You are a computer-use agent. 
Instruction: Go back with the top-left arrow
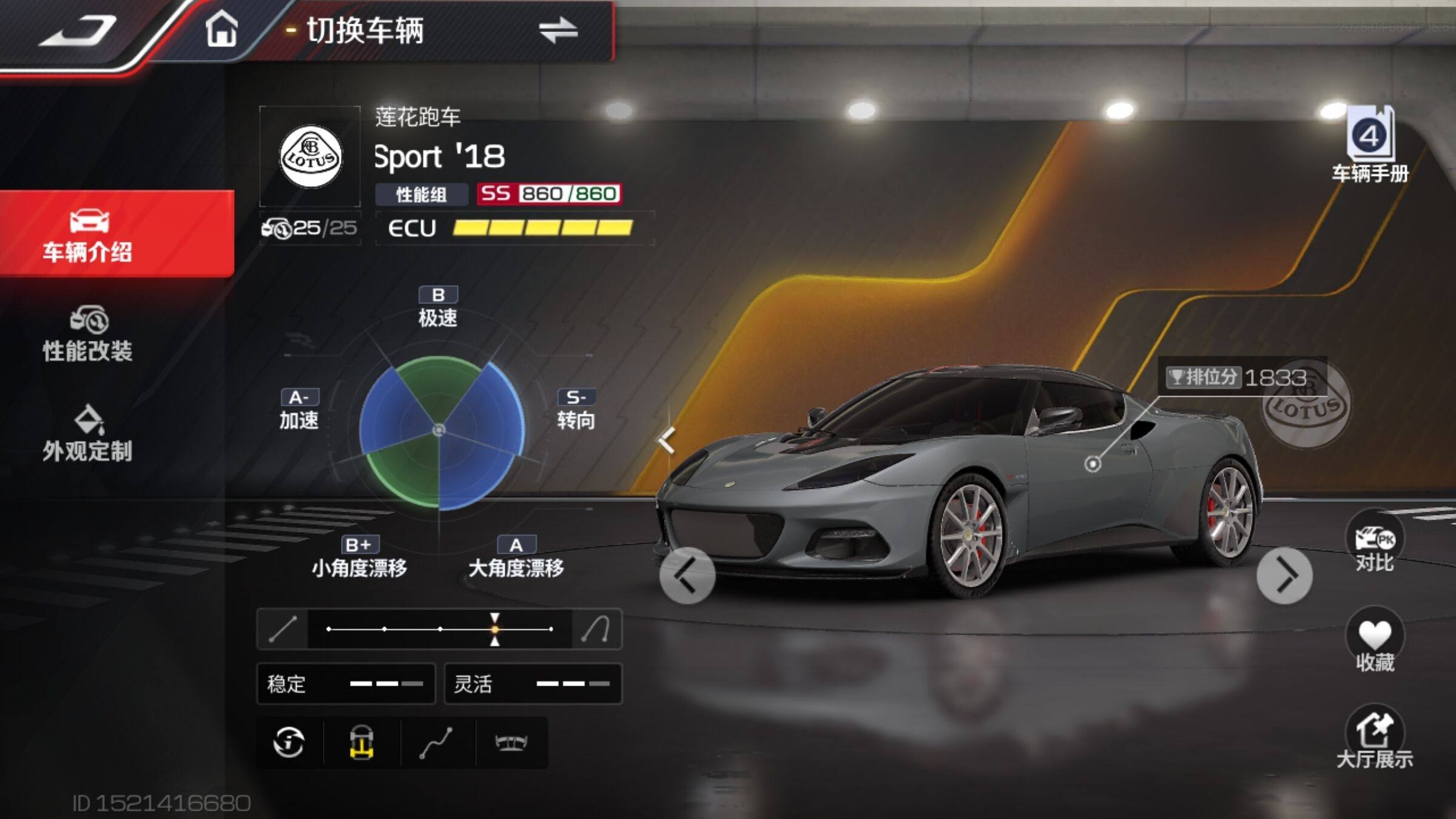pyautogui.click(x=79, y=30)
